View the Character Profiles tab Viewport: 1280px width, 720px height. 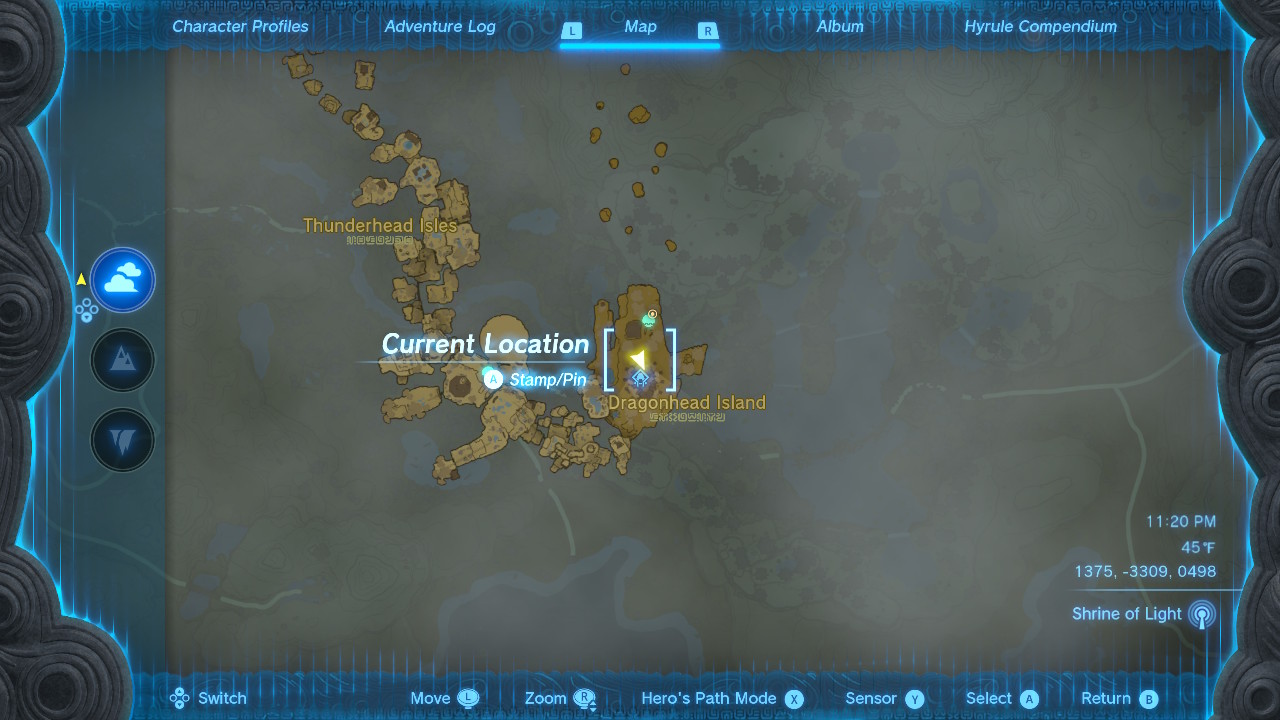[240, 27]
